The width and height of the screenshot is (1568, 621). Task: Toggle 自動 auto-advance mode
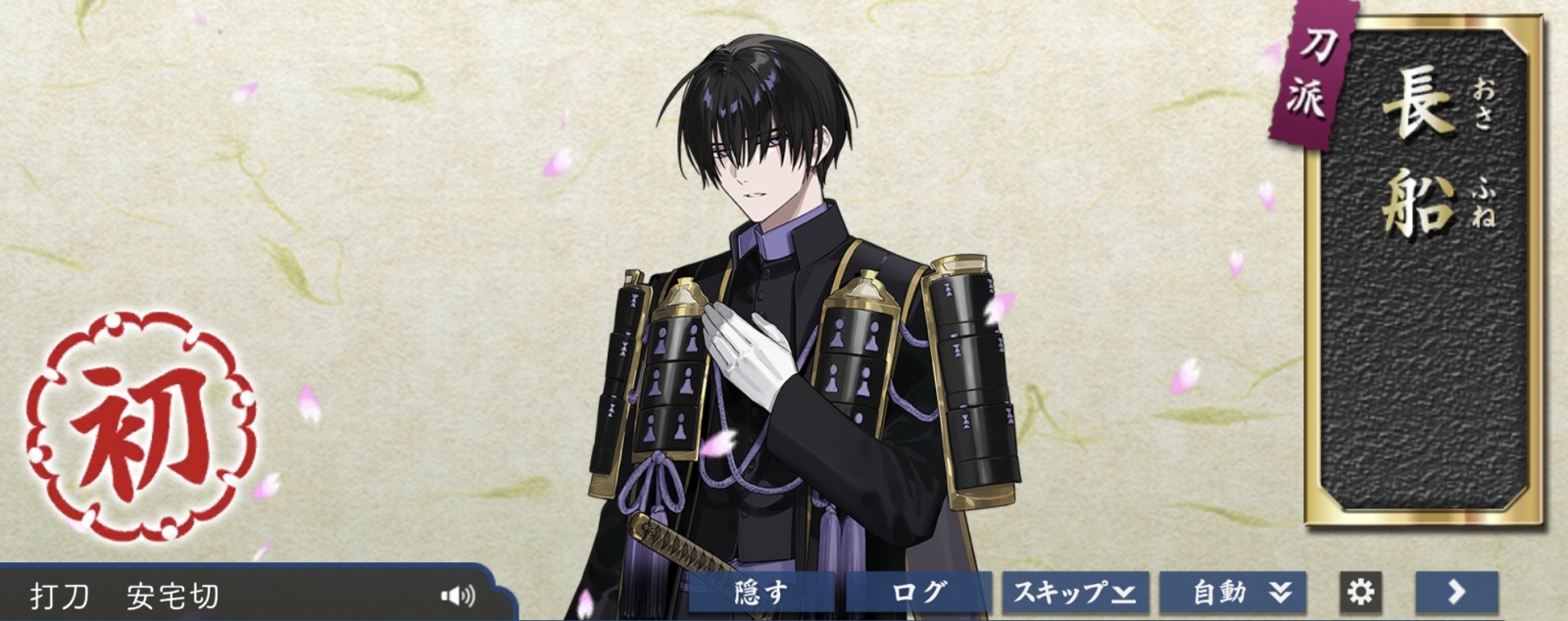[1232, 593]
